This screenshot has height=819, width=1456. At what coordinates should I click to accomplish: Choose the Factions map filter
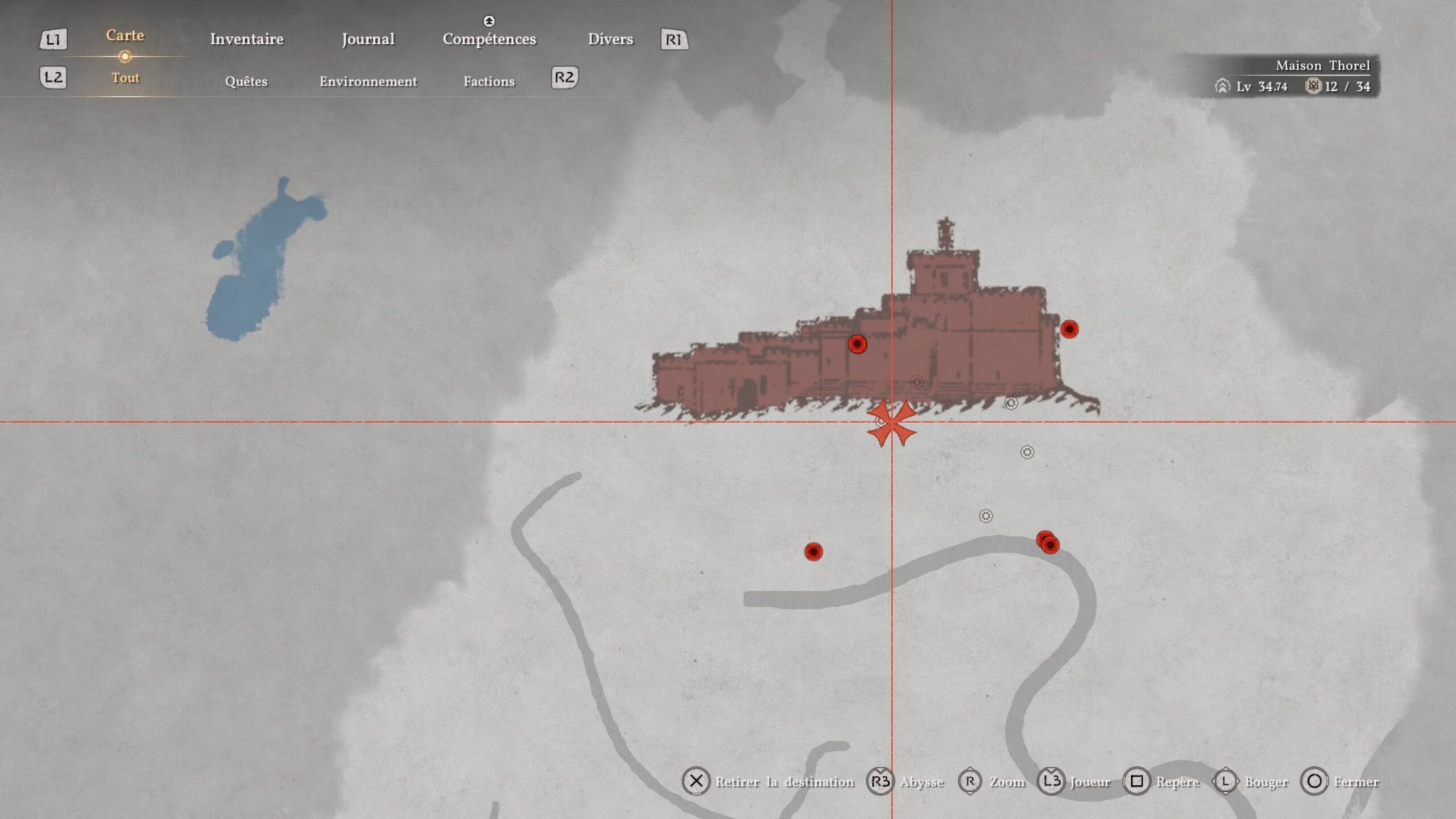pos(489,81)
